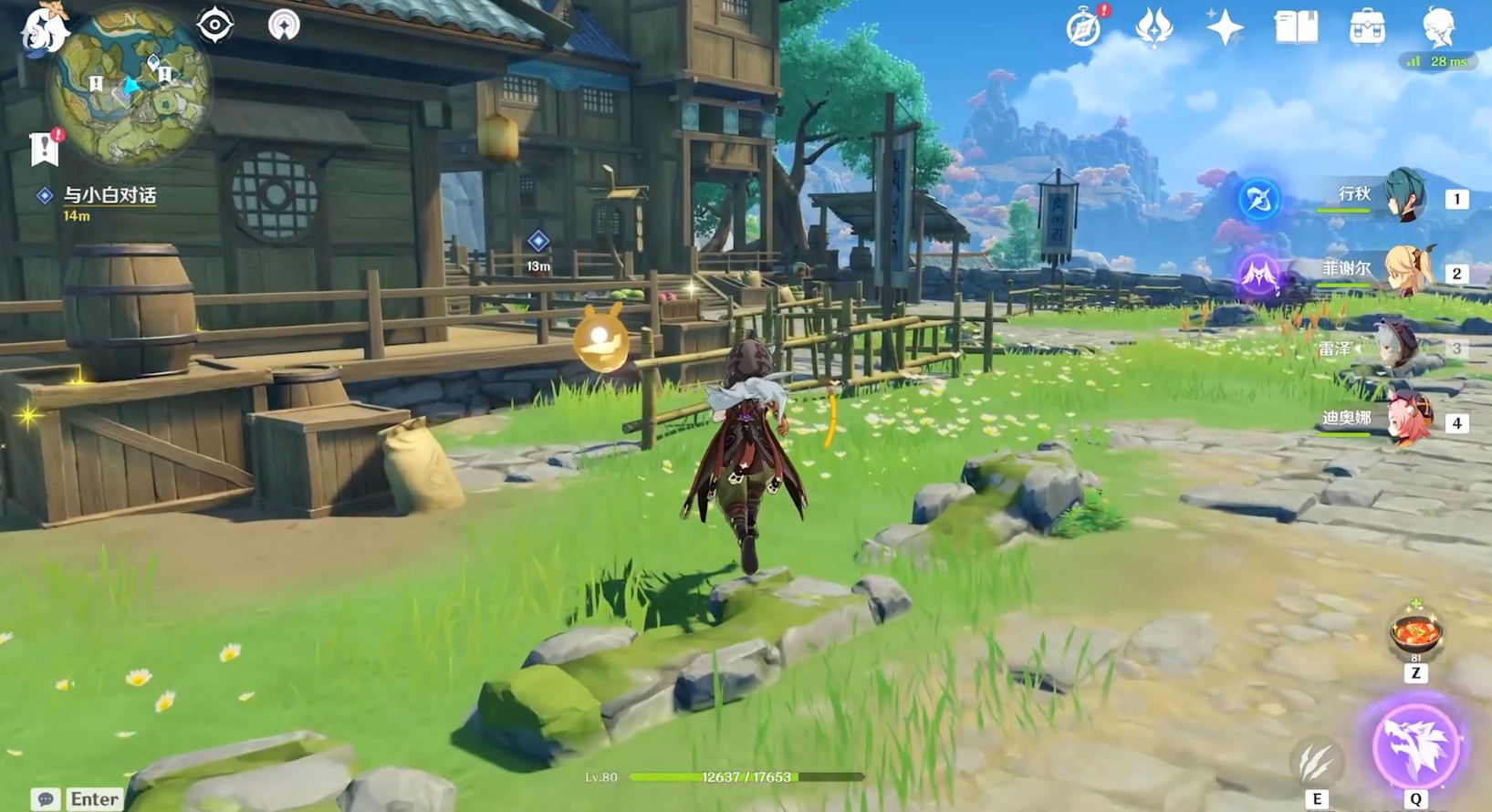Open the inventory backpack icon

click(x=1366, y=27)
